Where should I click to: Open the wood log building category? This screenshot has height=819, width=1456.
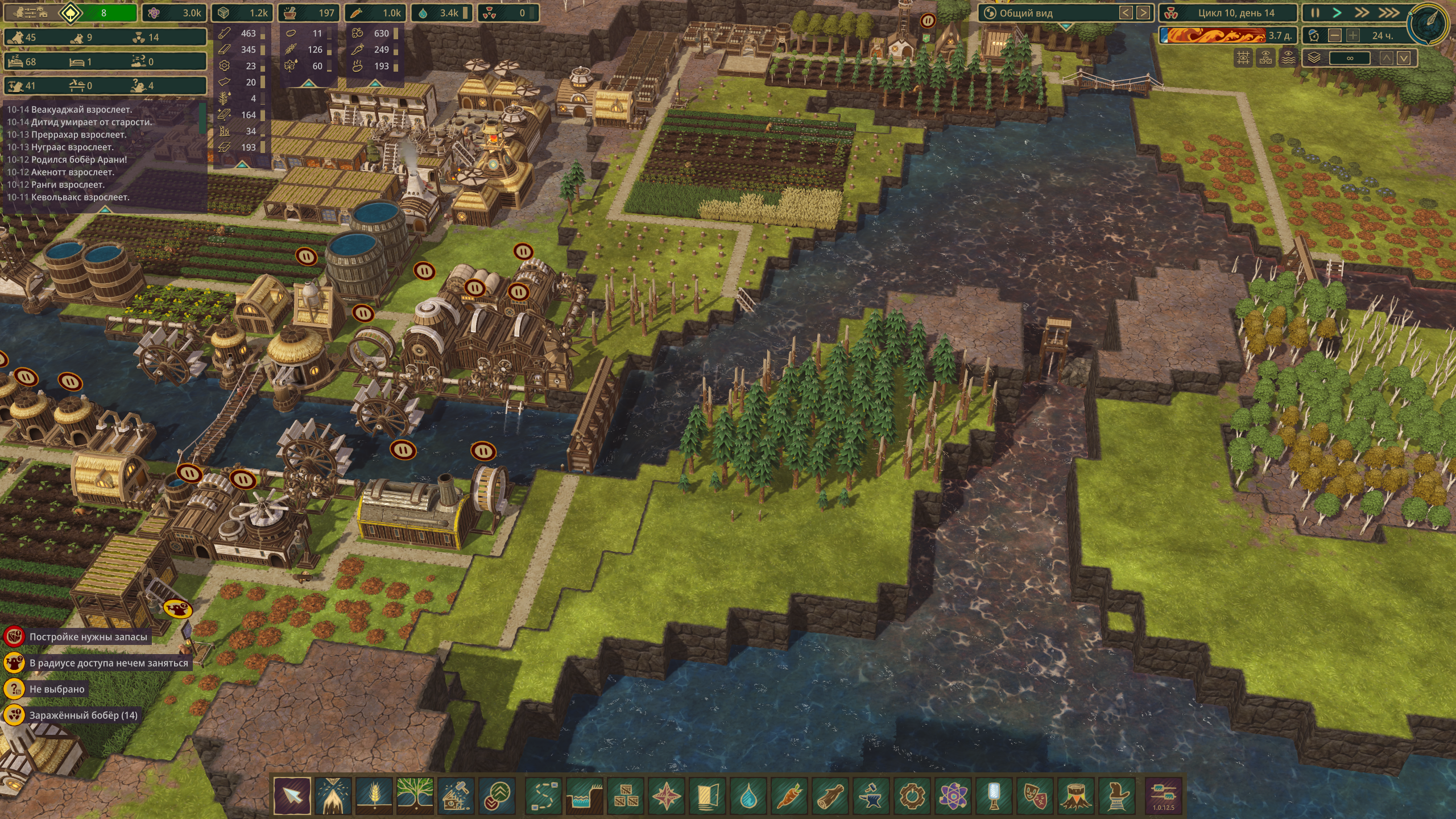830,795
